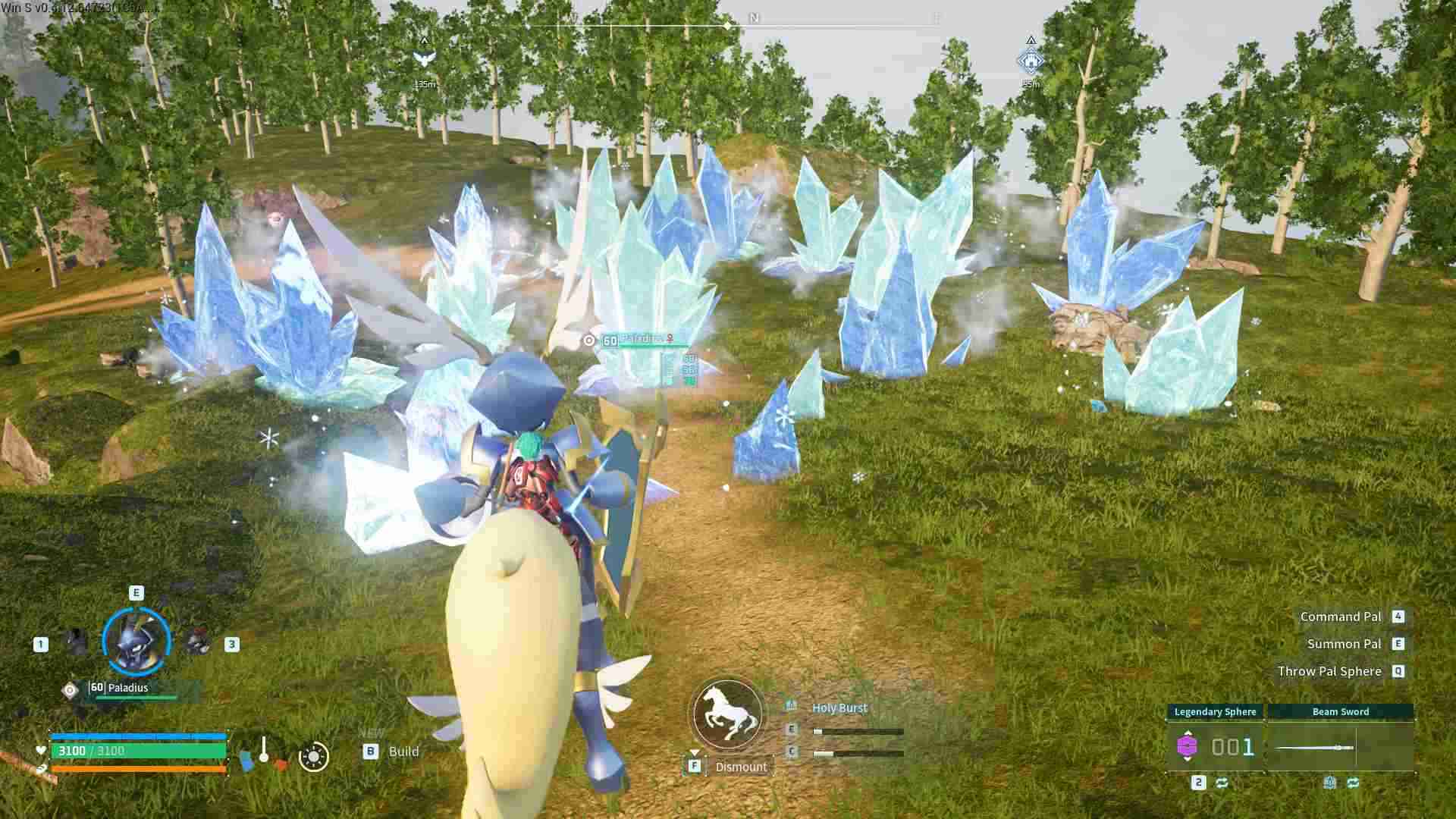Image resolution: width=1456 pixels, height=819 pixels.
Task: Activate the Holy Burst skill
Action: tap(839, 708)
